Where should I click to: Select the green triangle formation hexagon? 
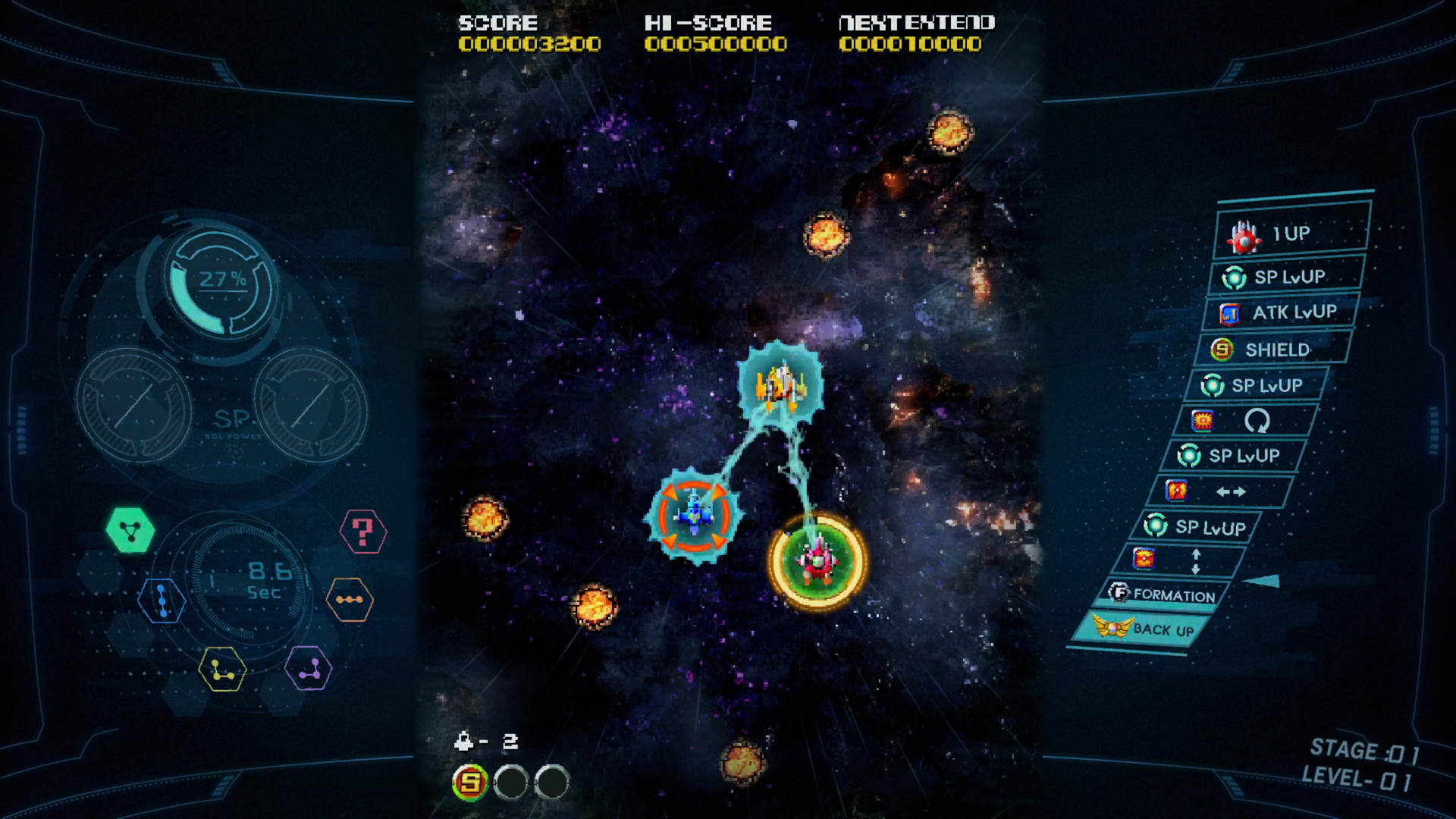point(130,530)
